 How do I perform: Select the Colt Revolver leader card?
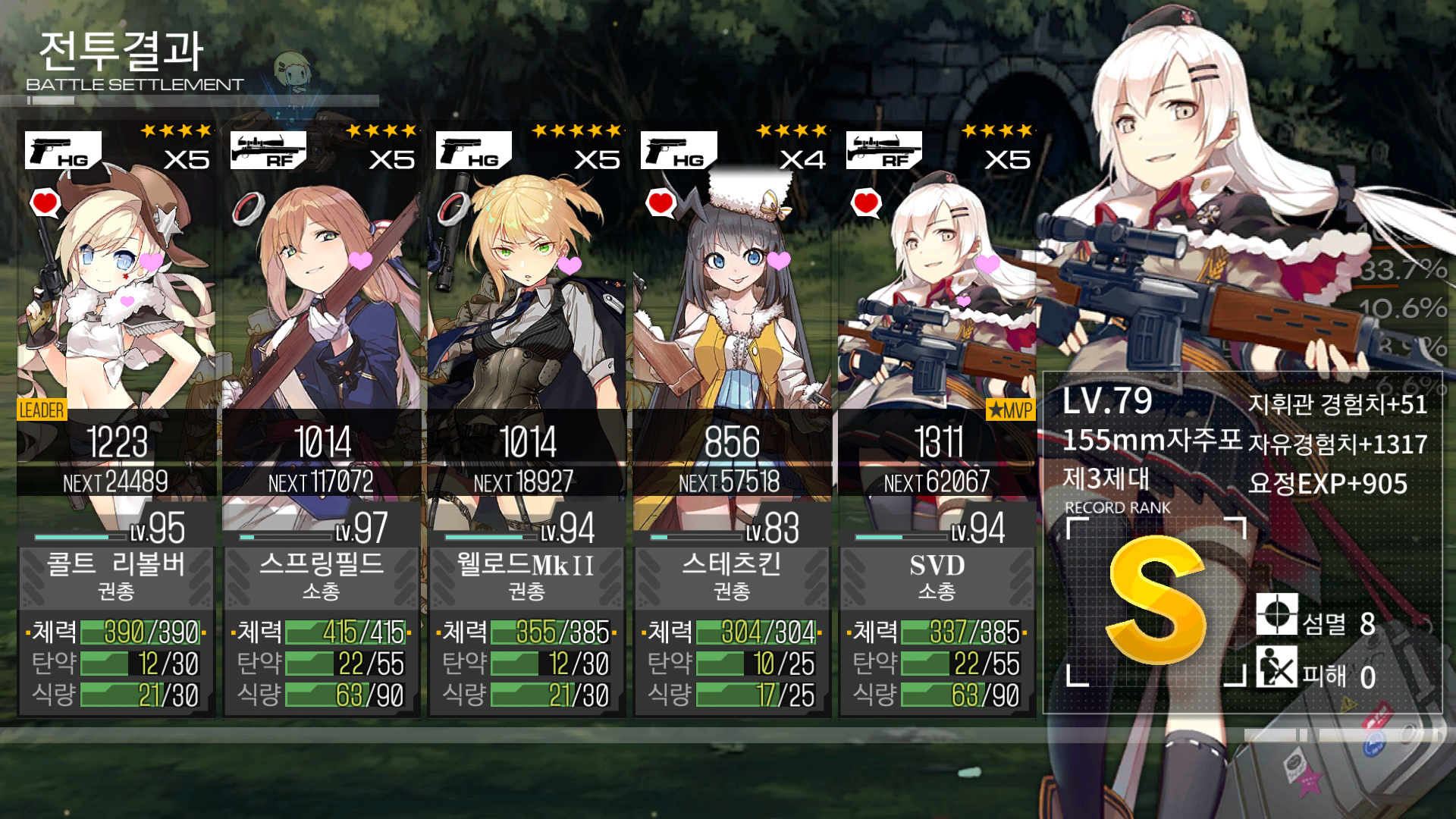pyautogui.click(x=116, y=417)
